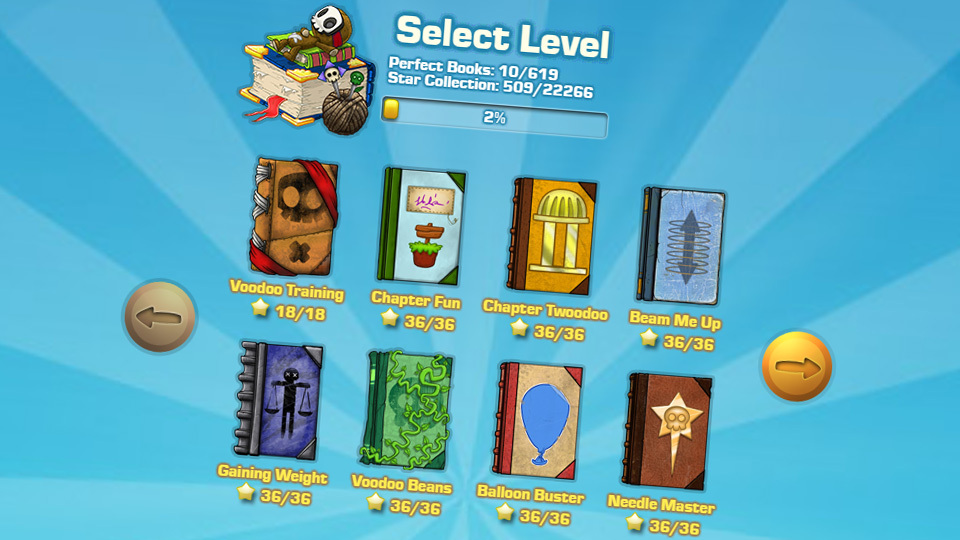The height and width of the screenshot is (540, 960).
Task: Open the Voodoo Training book
Action: coord(292,217)
